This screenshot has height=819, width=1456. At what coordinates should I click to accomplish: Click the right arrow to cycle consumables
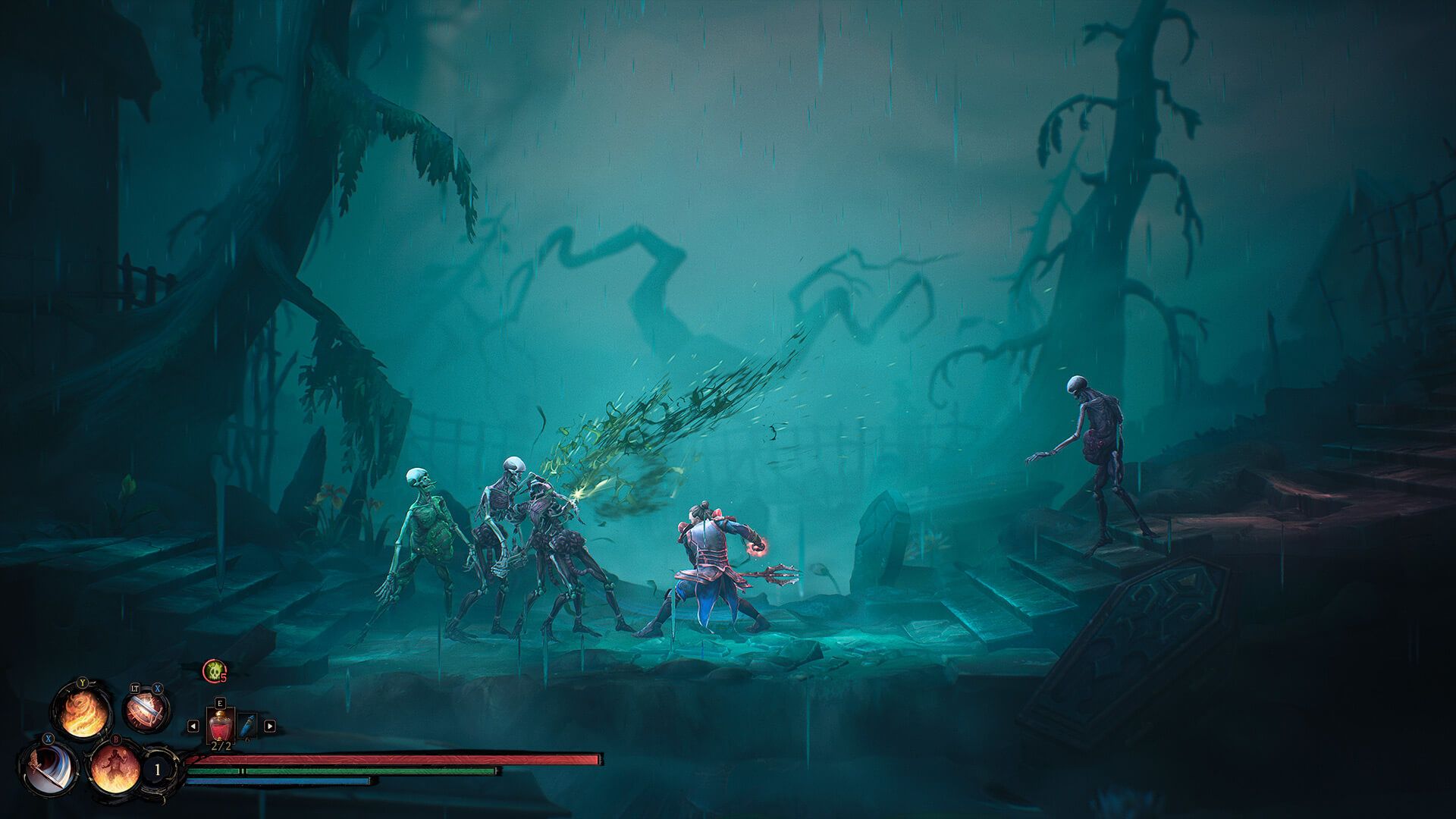click(x=269, y=726)
